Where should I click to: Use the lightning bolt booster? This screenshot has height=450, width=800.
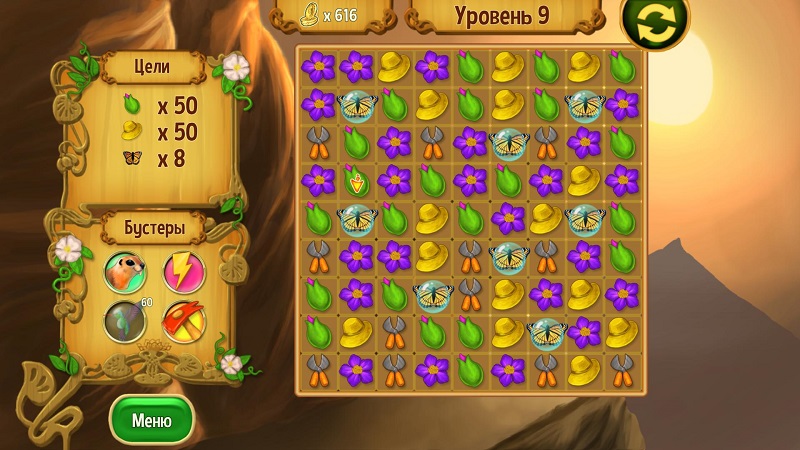(x=183, y=271)
